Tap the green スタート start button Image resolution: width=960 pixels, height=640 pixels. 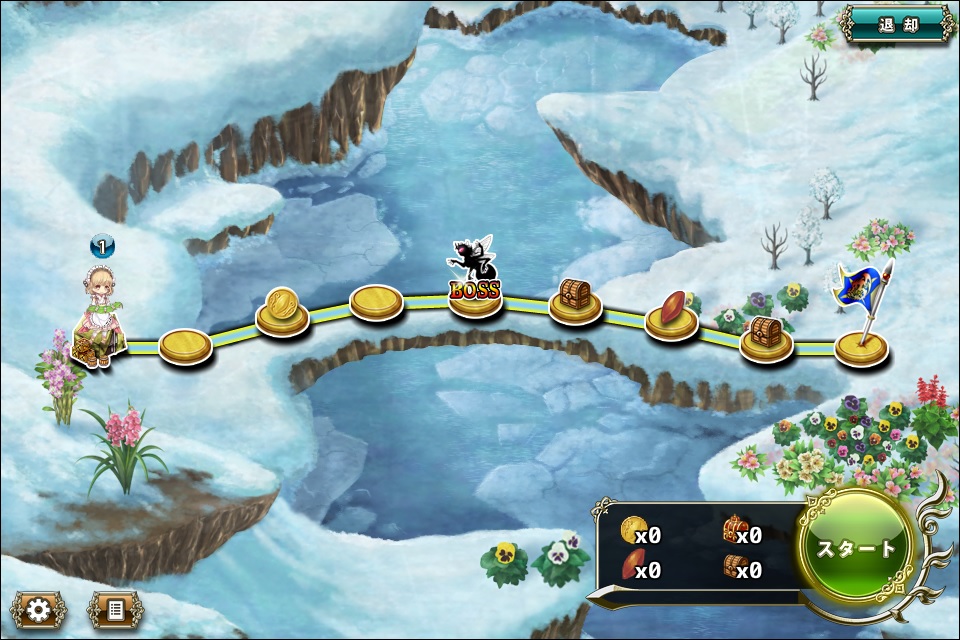point(857,548)
